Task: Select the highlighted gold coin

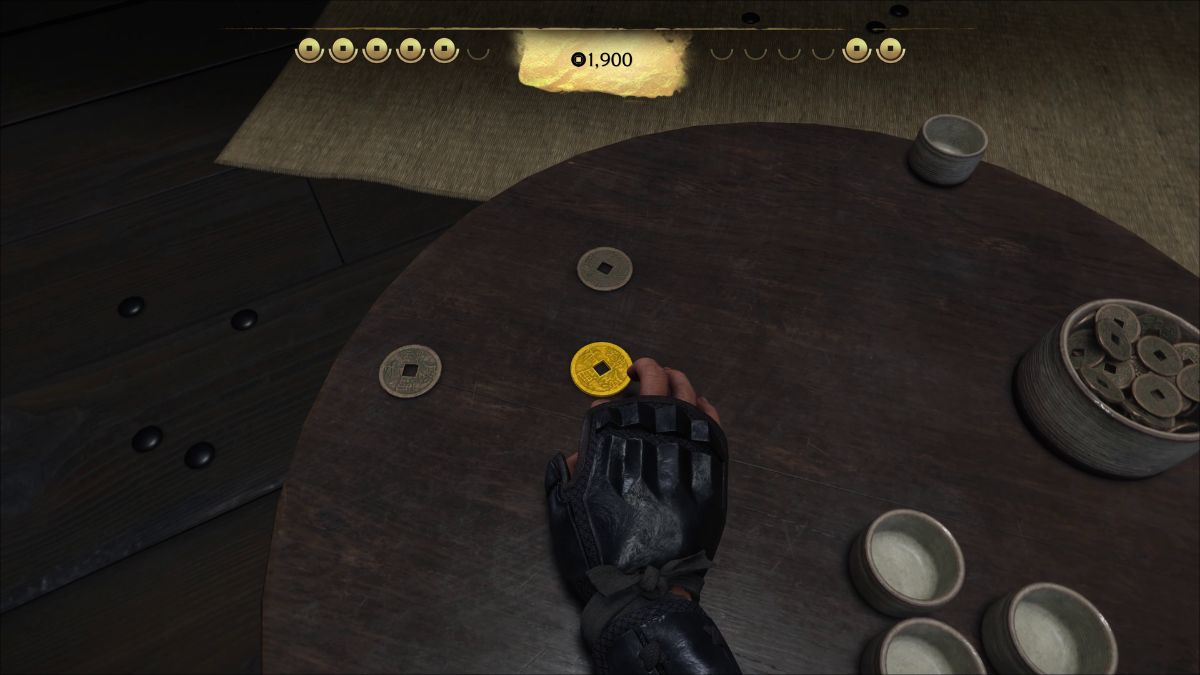Action: 600,369
